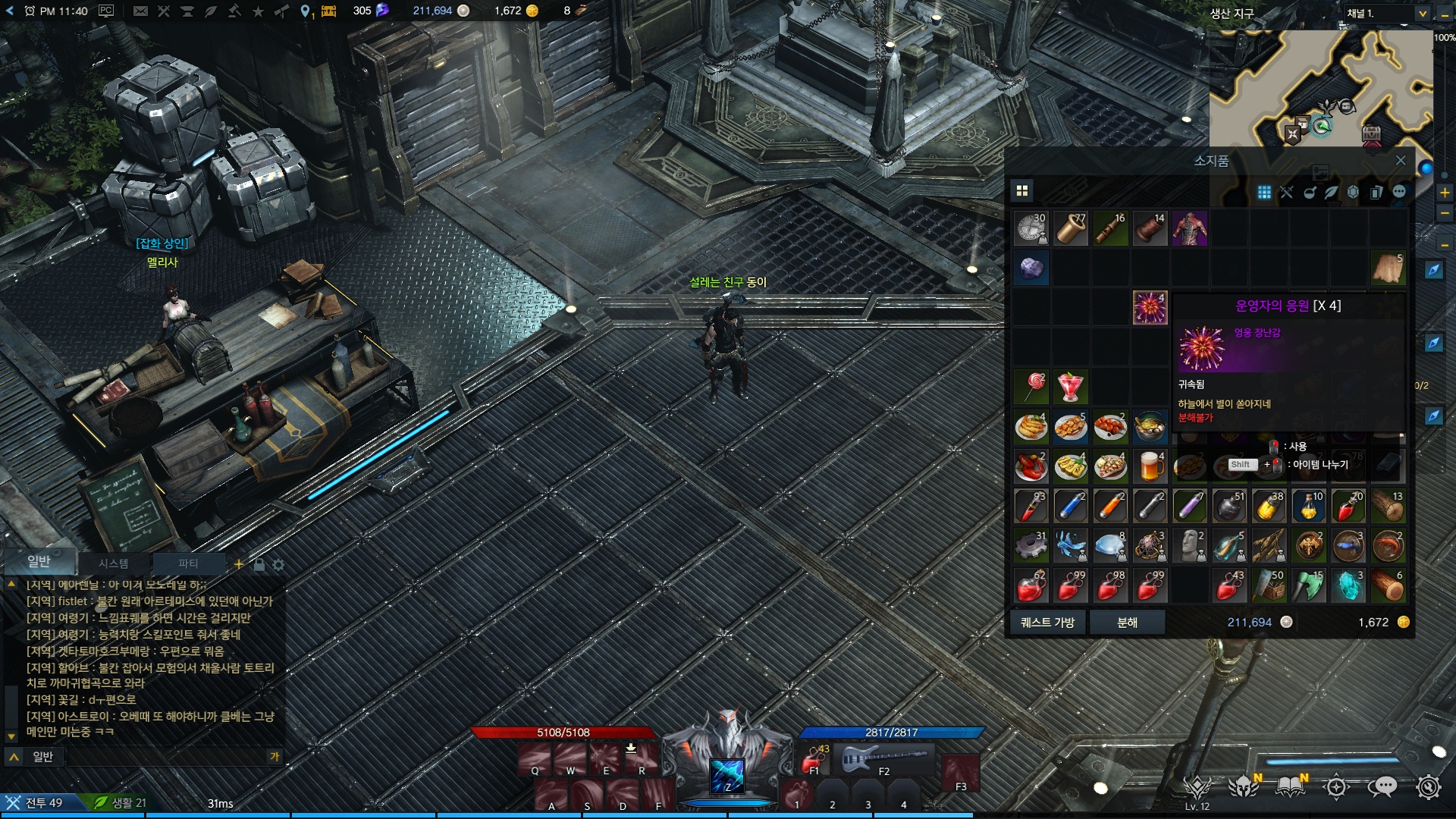Image resolution: width=1456 pixels, height=819 pixels.
Task: Select the purple armor item slot
Action: 1189,228
